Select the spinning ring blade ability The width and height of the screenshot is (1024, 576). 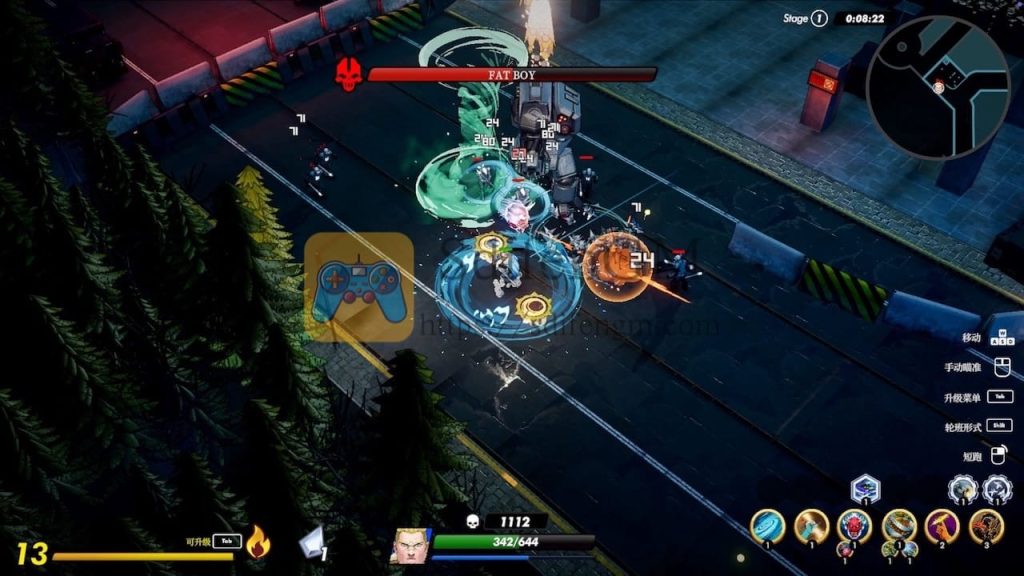point(899,526)
